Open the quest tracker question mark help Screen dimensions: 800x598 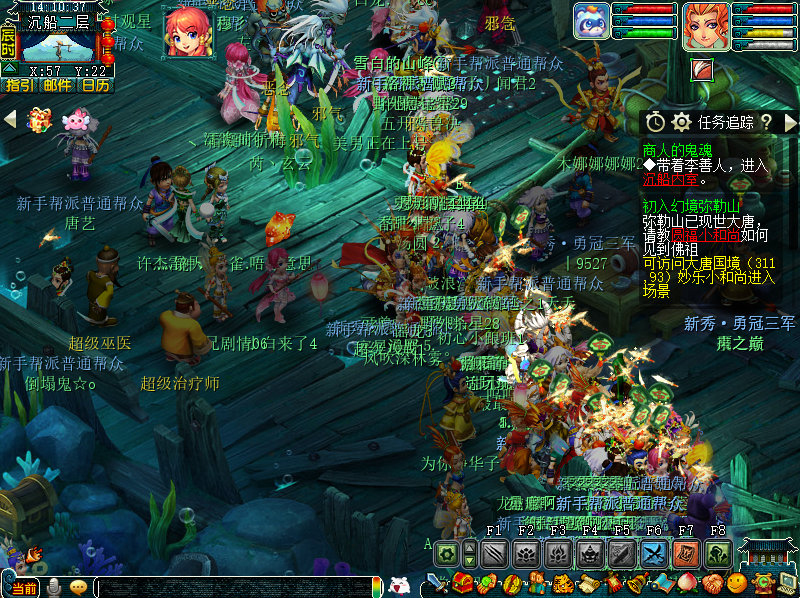pos(766,122)
